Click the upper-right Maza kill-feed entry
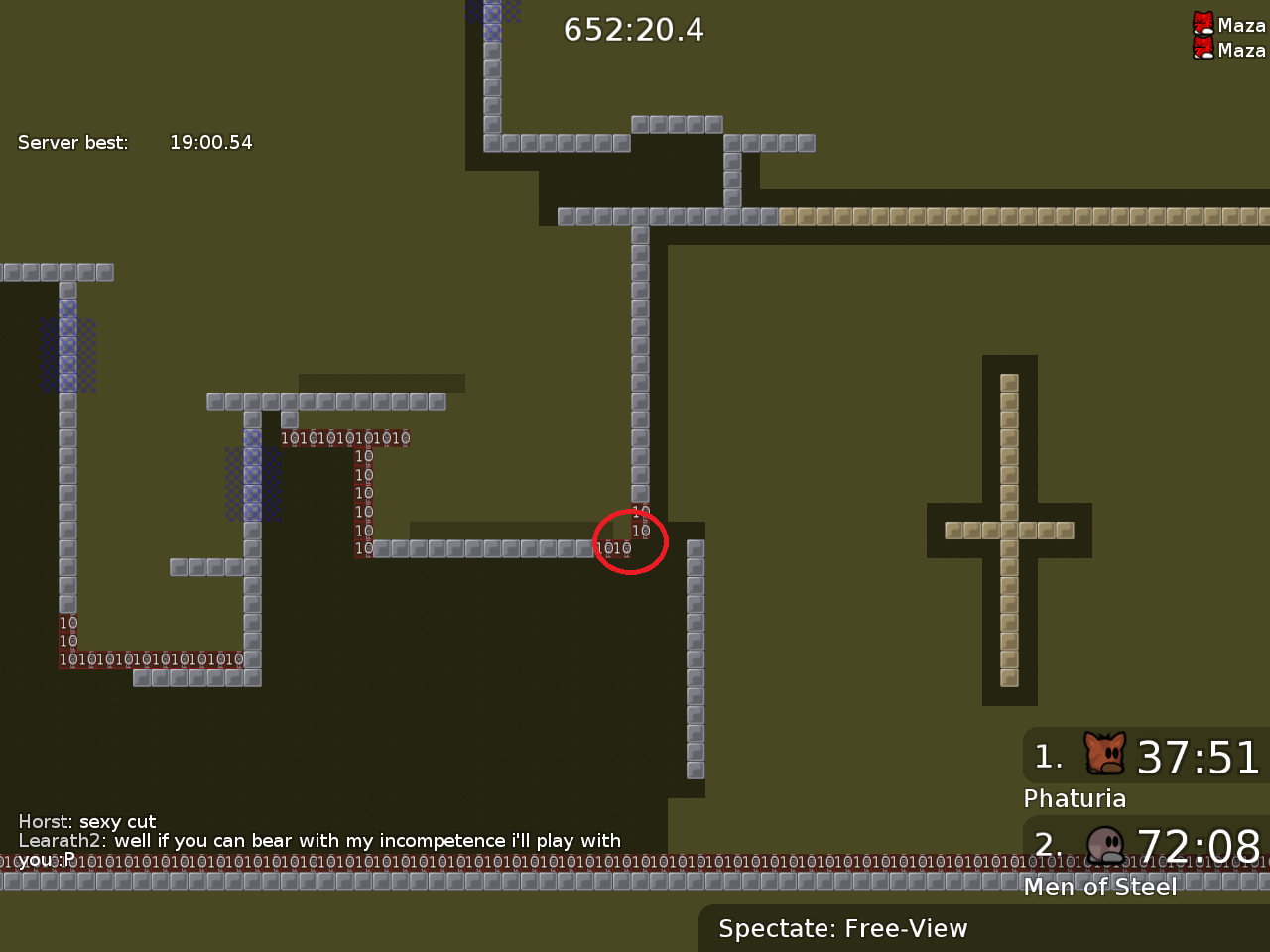The image size is (1270, 952). (1234, 25)
